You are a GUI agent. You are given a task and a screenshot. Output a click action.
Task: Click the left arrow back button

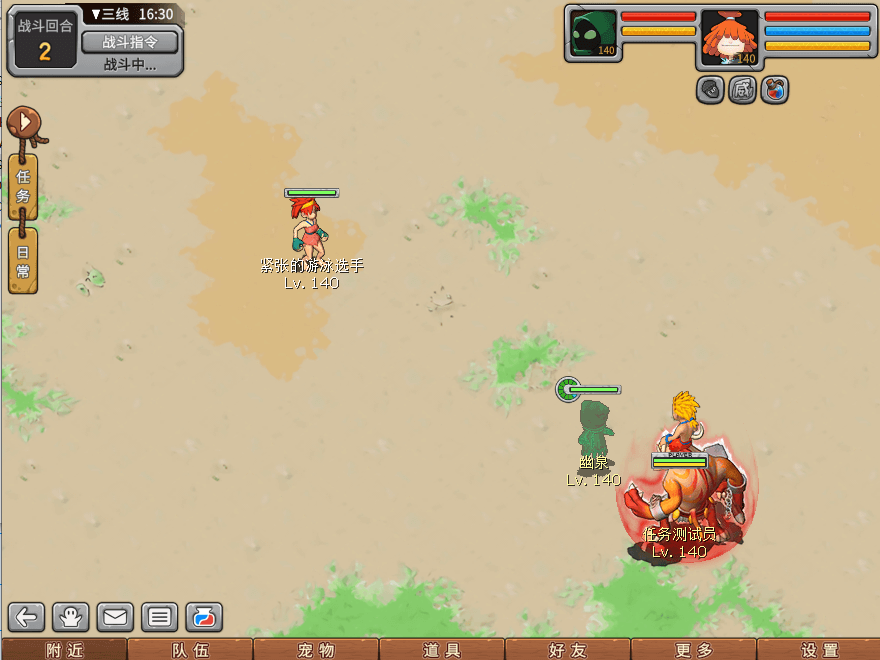28,616
